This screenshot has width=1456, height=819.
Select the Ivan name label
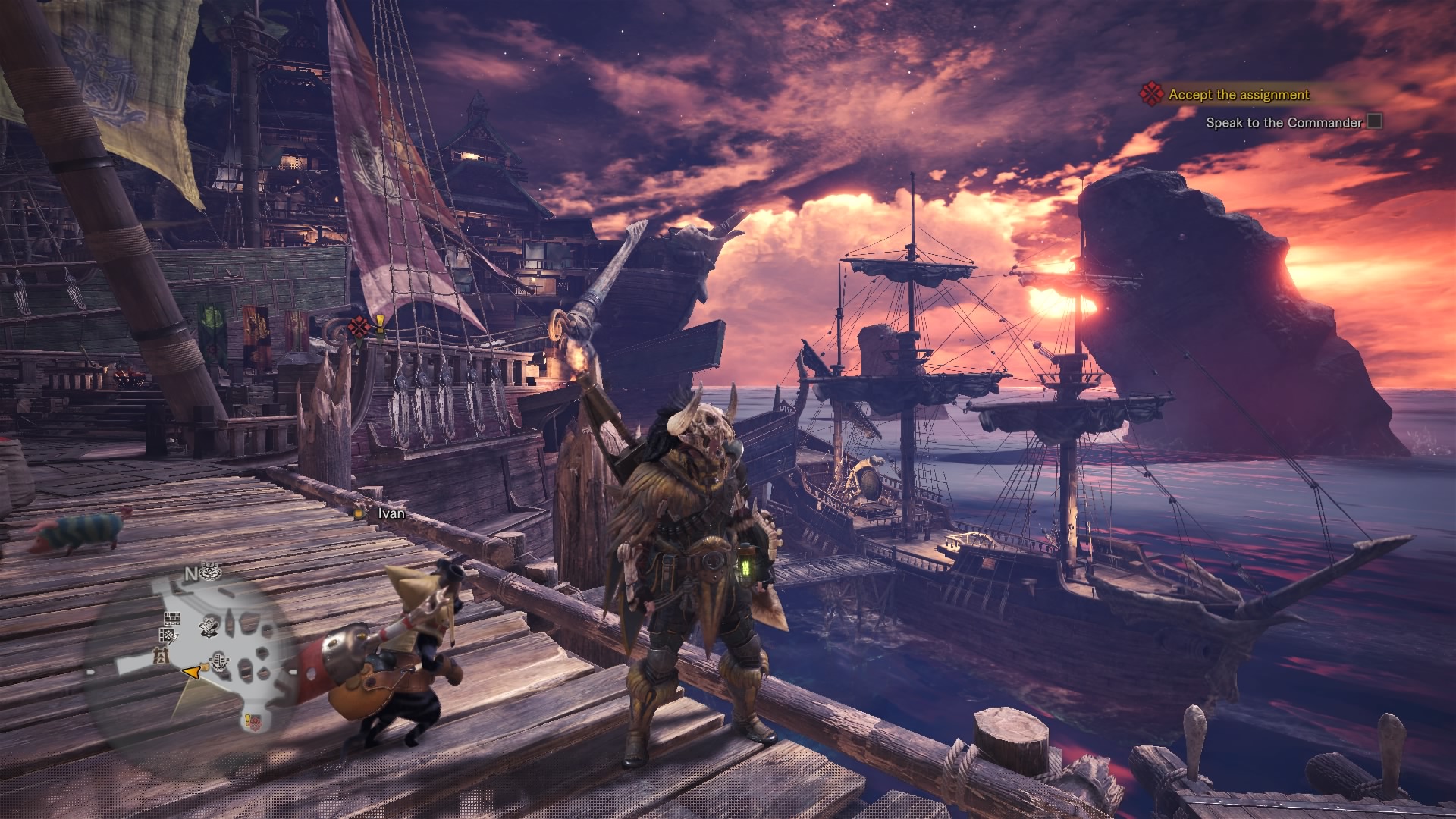click(x=391, y=513)
